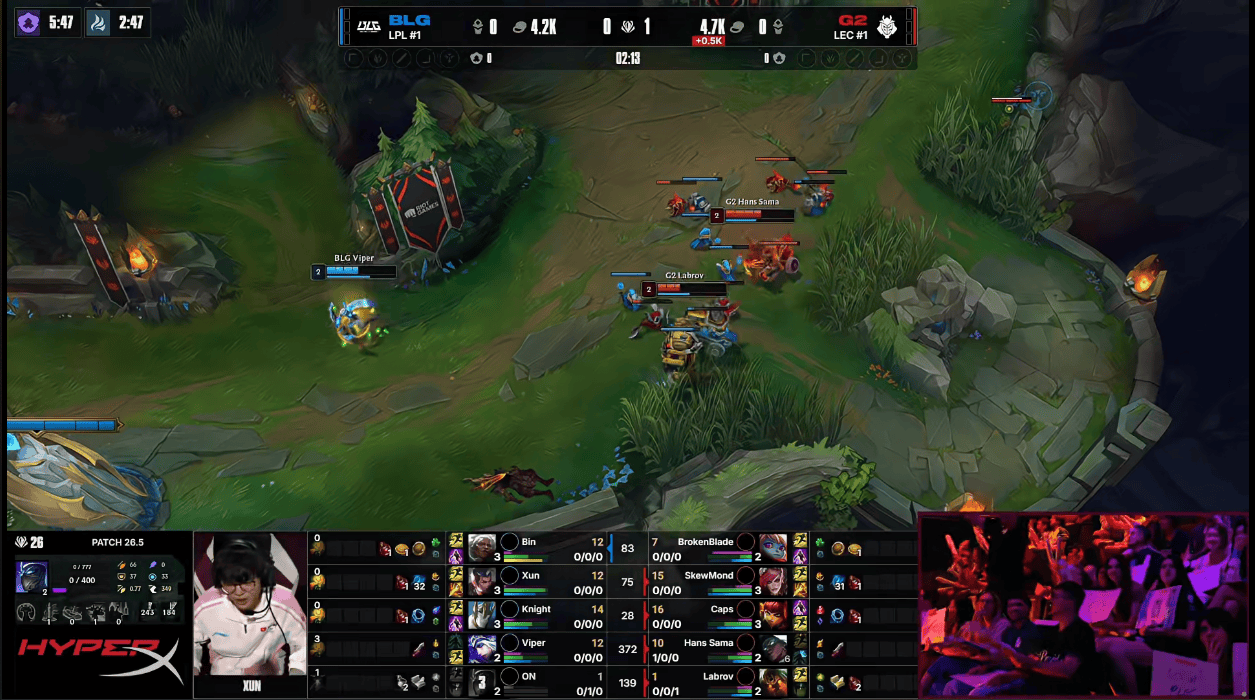Select BrokenBlade's champion portrait on the scoreboard
The height and width of the screenshot is (700, 1255).
coord(771,547)
